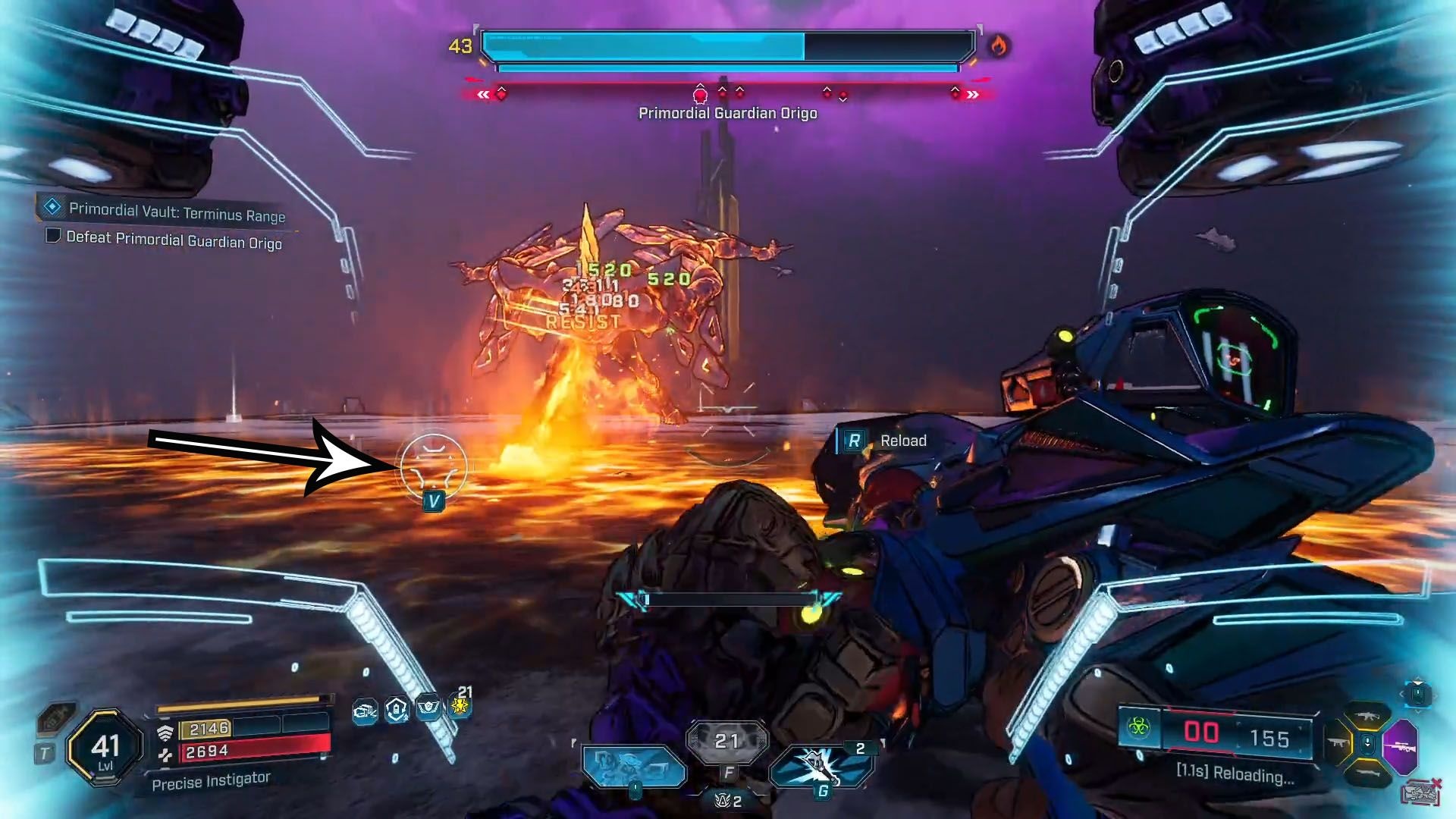Screen dimensions: 1456x819
Task: Choose the left weapon slot in the weapon wheel
Action: 1338,743
